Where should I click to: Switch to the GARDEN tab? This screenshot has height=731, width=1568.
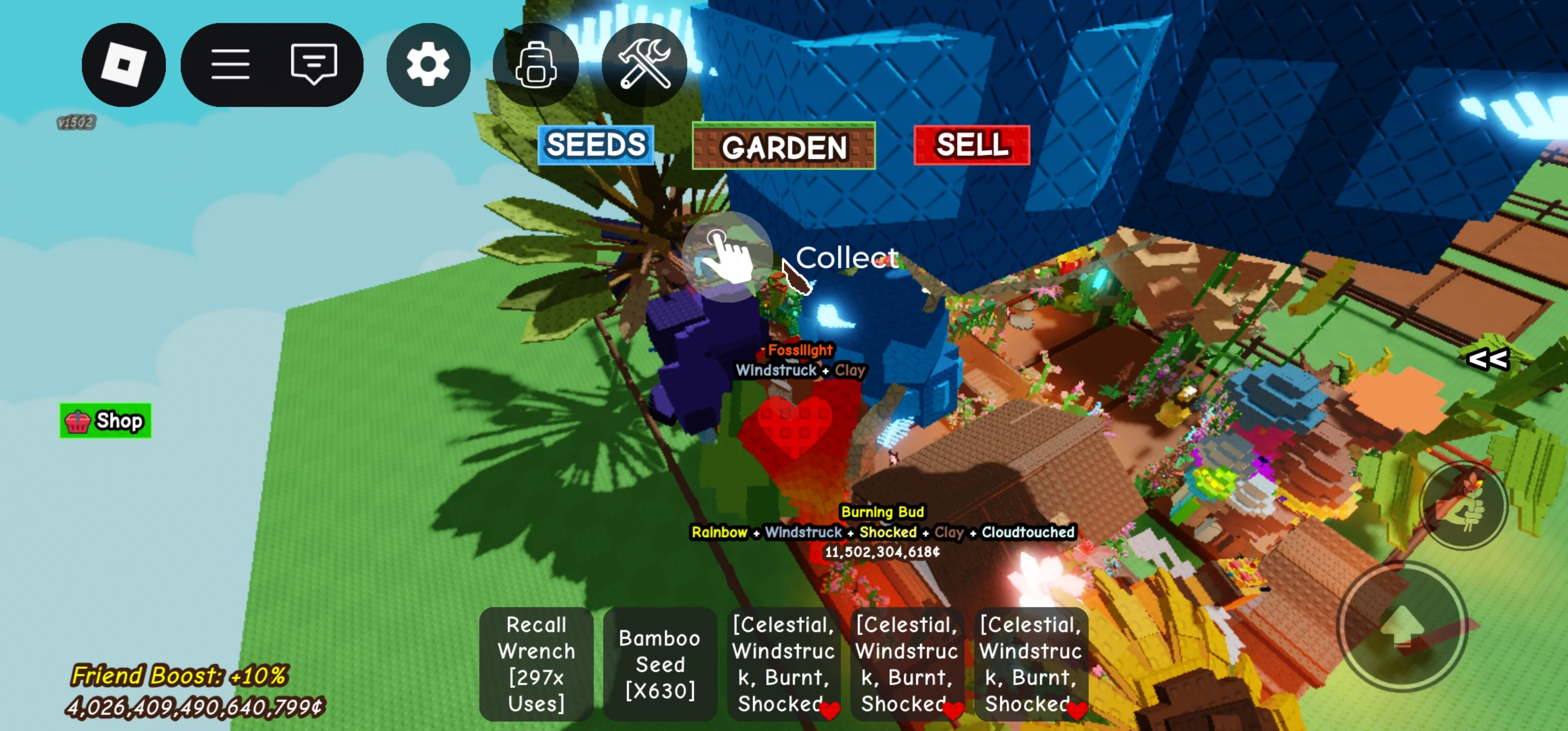pyautogui.click(x=783, y=147)
